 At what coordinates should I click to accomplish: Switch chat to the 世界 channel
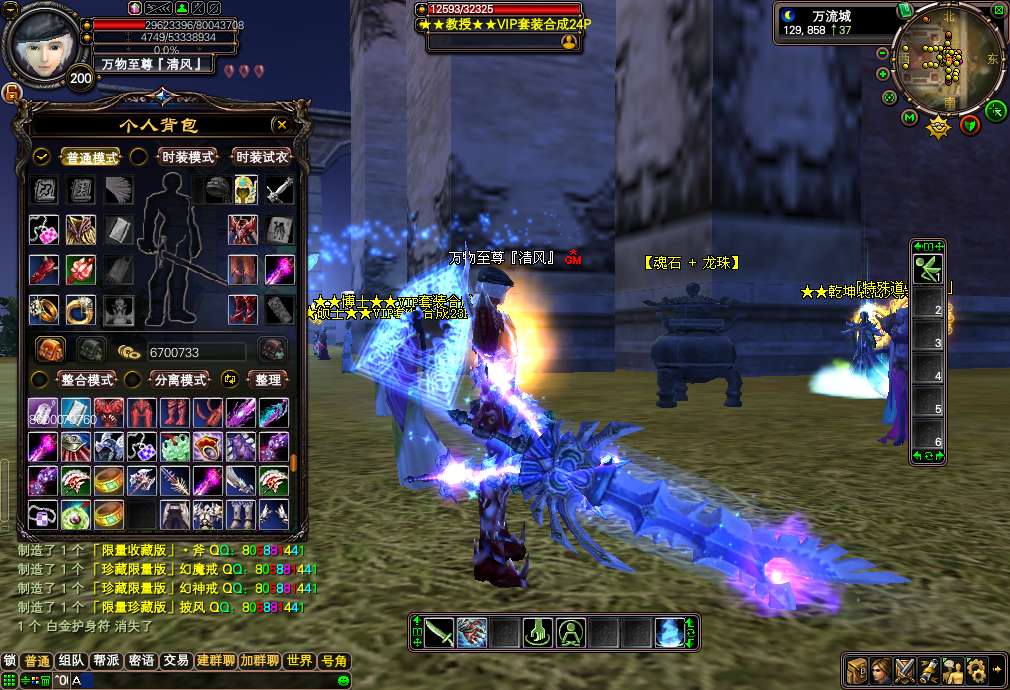click(x=299, y=661)
